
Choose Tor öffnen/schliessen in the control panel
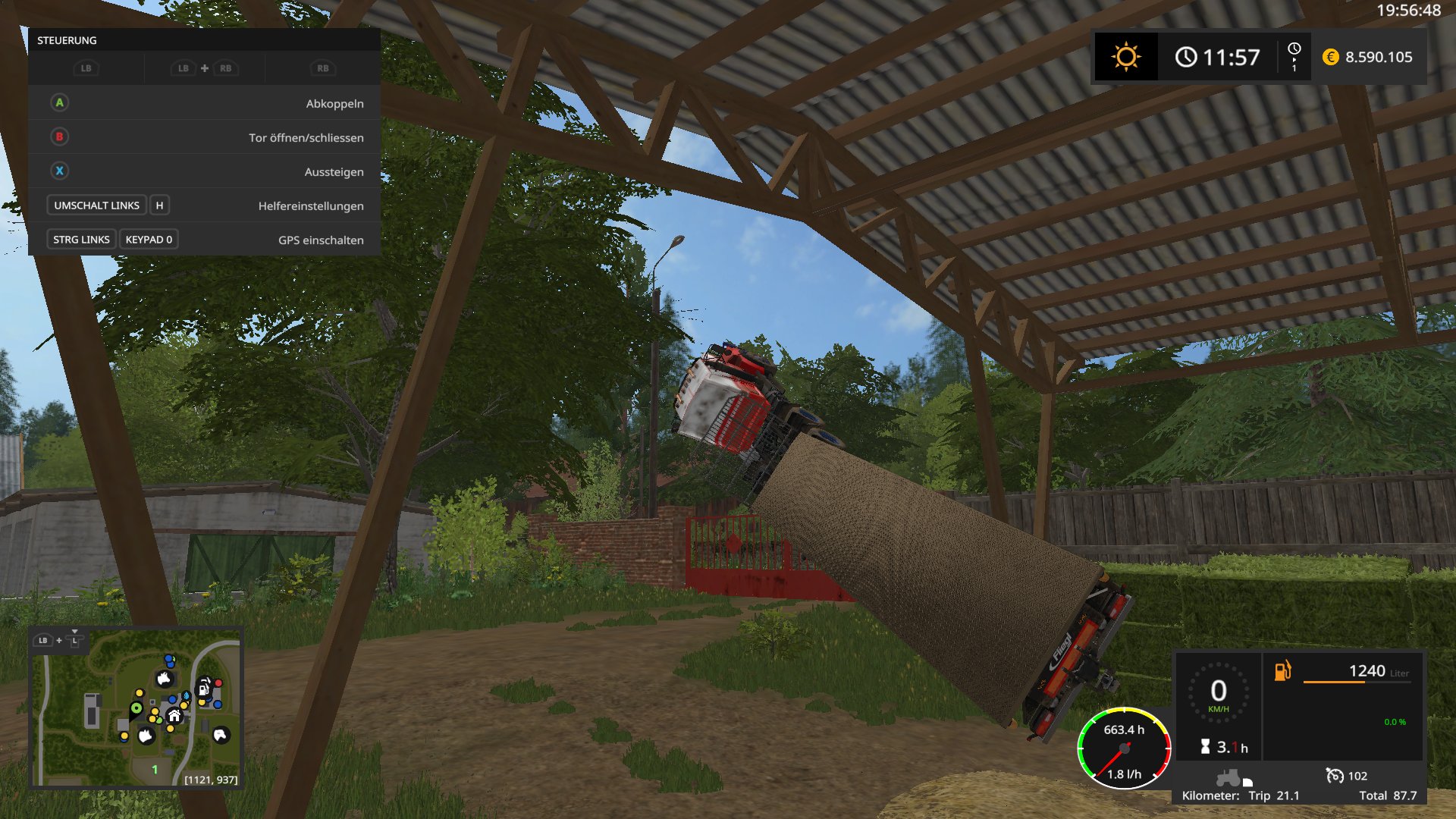tap(203, 137)
